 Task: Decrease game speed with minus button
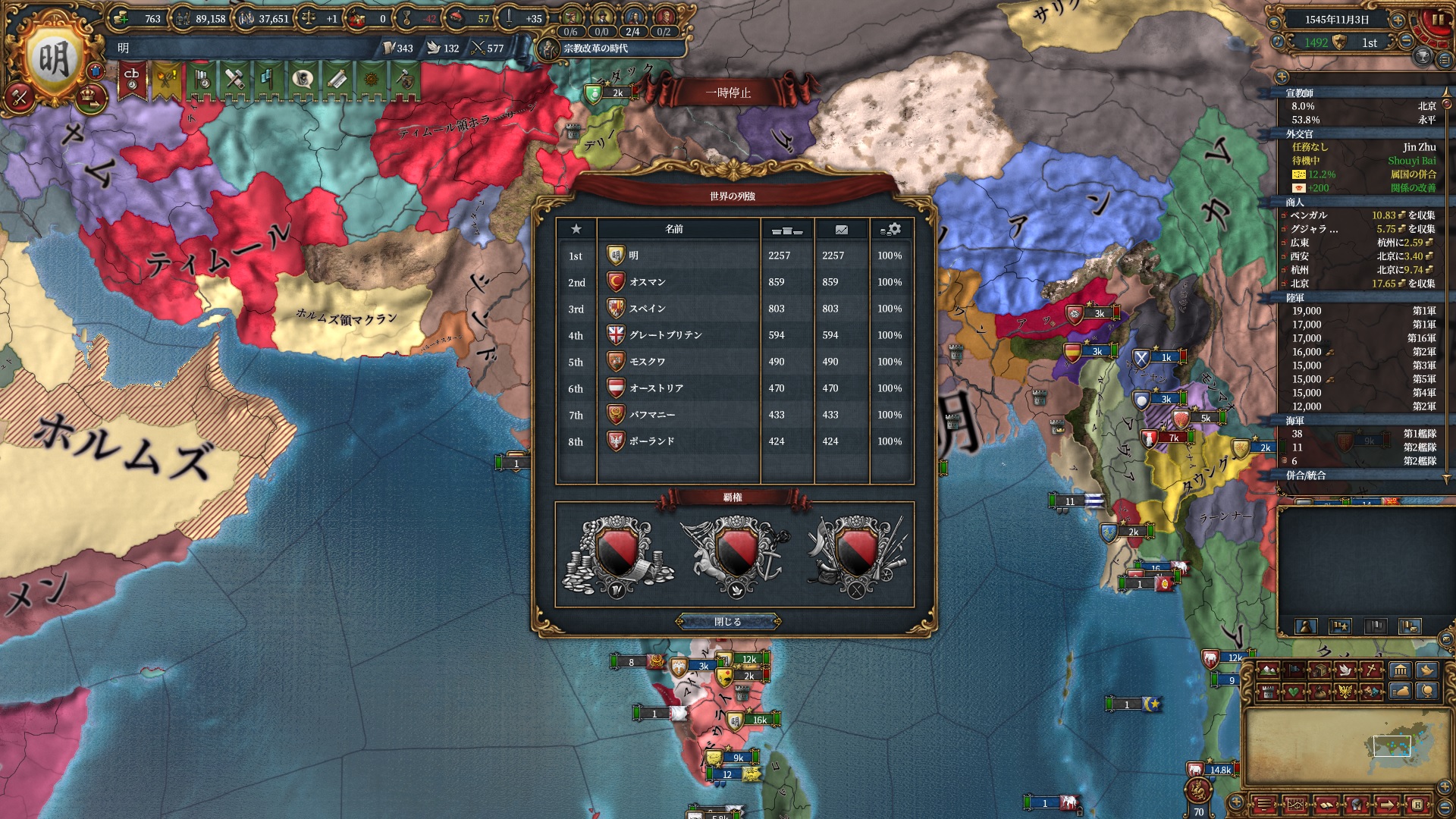(x=1407, y=42)
